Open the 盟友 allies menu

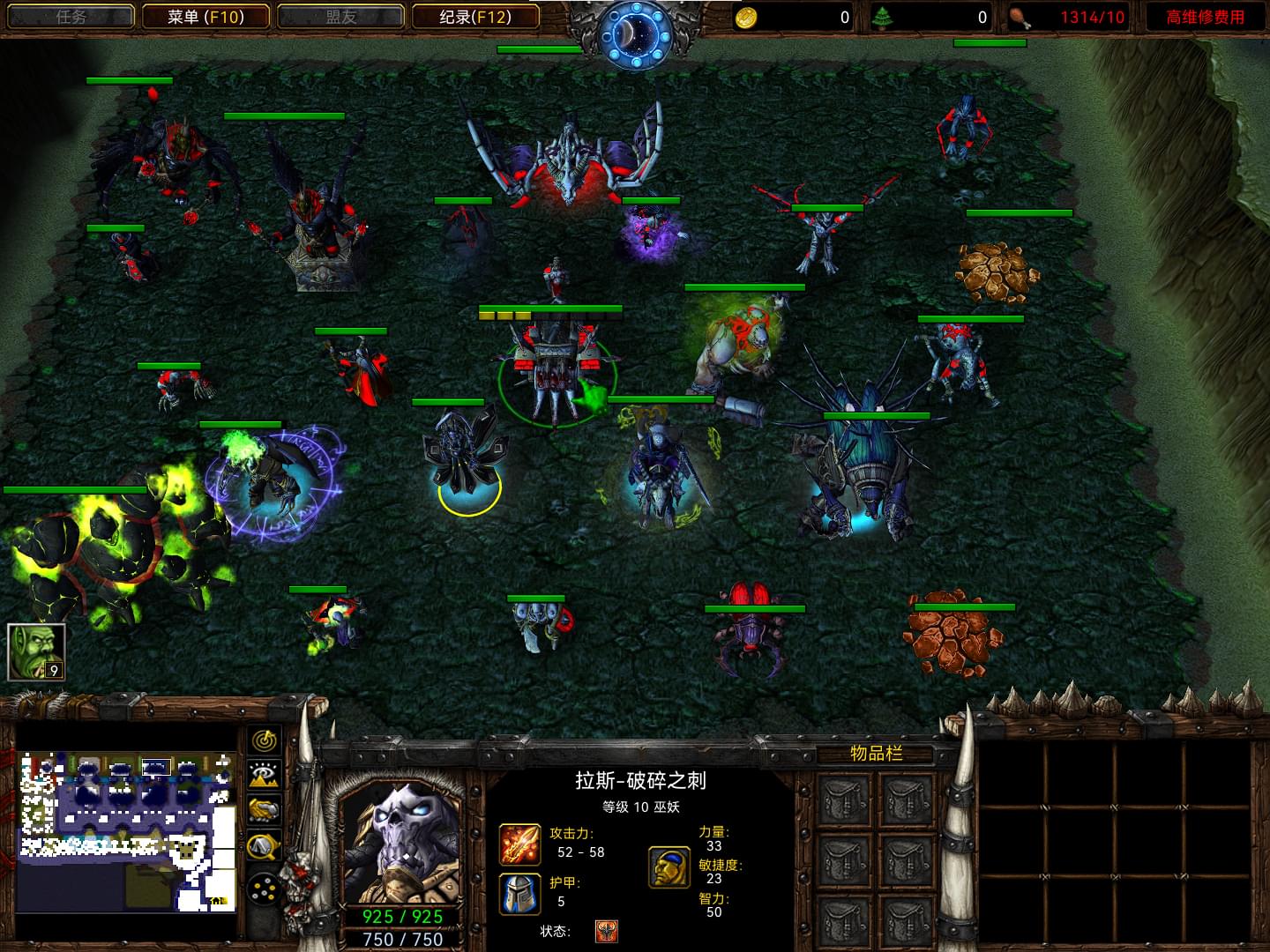point(340,17)
